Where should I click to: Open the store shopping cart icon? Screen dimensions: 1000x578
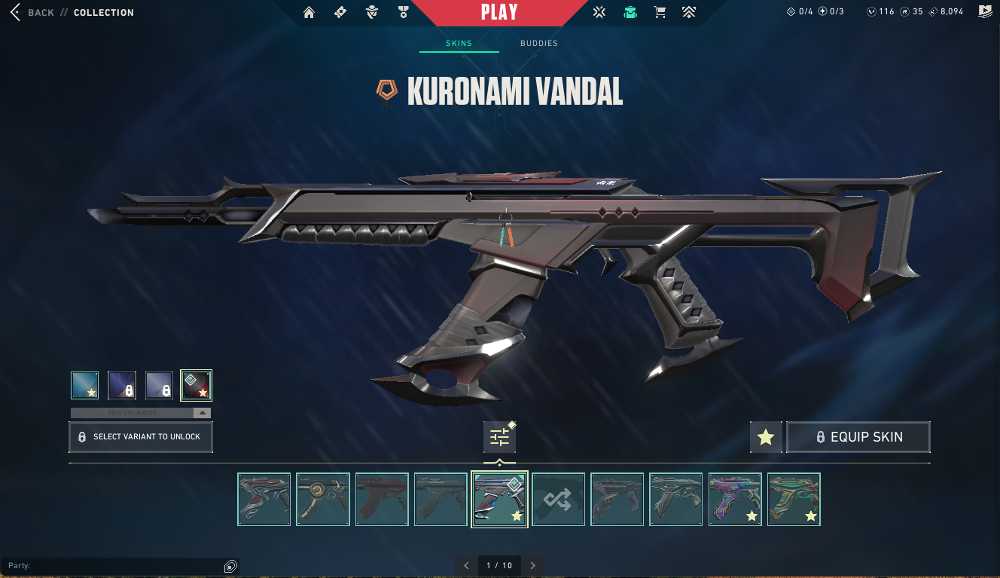tap(659, 13)
